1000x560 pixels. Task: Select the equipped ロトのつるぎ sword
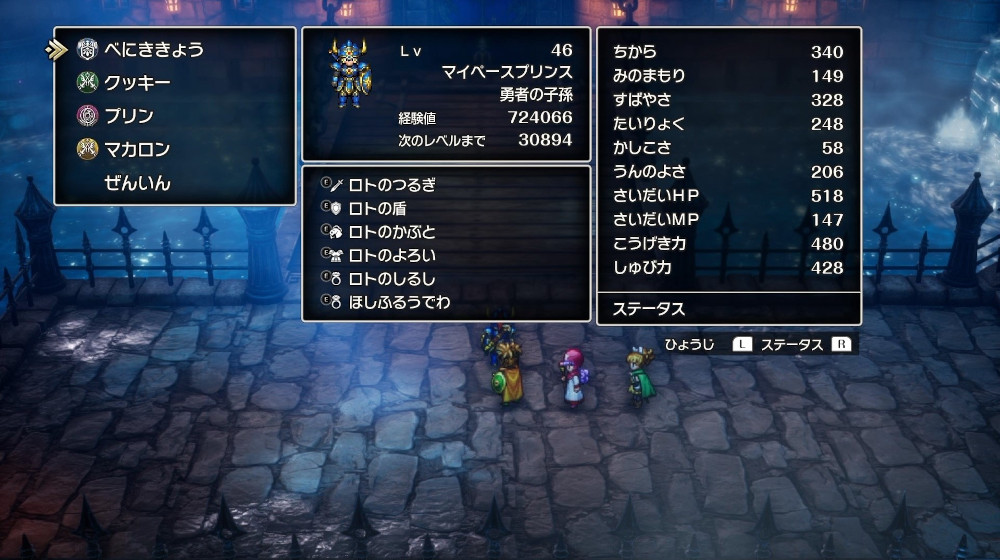392,185
